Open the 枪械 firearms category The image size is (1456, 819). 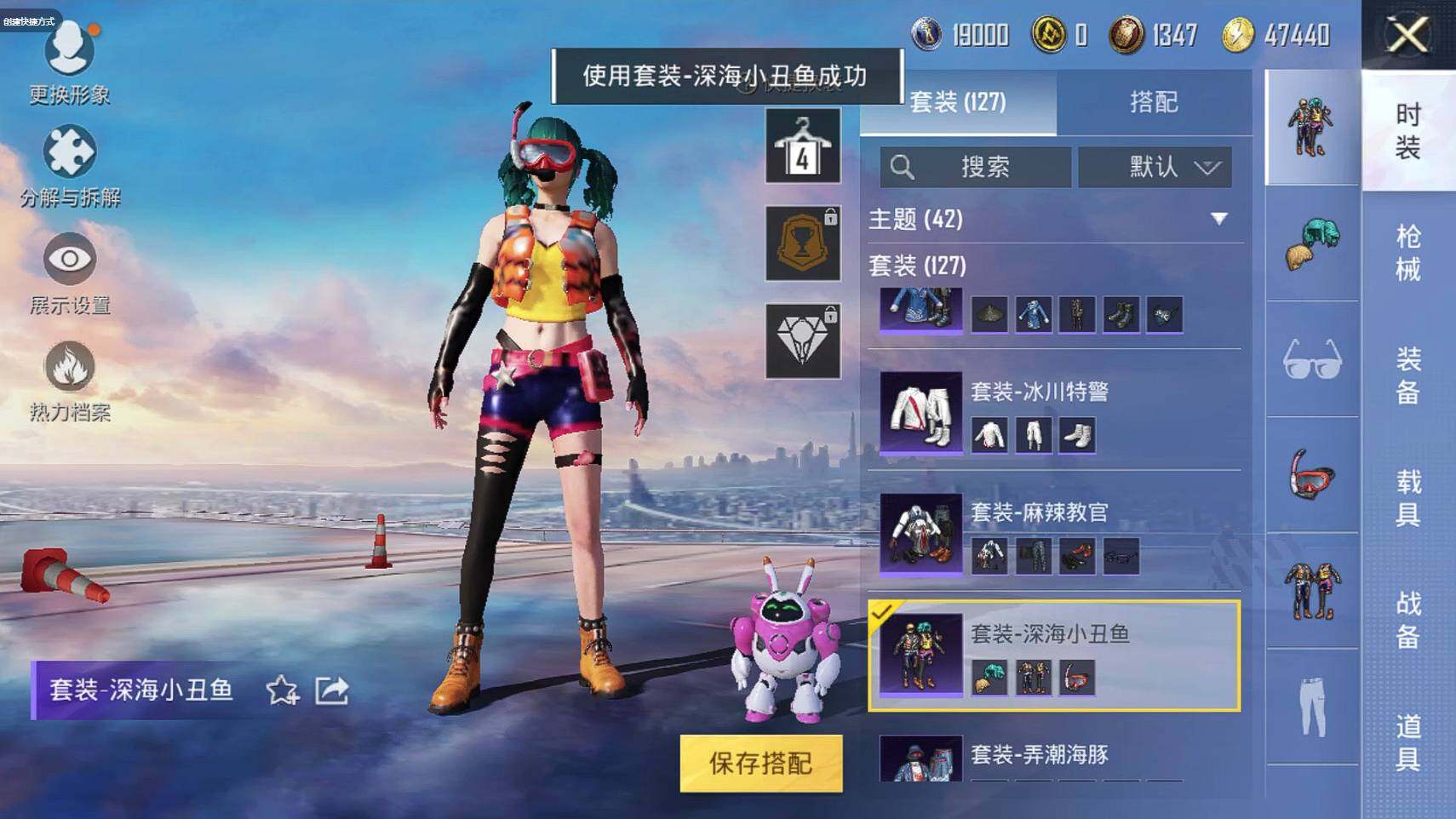1407,253
